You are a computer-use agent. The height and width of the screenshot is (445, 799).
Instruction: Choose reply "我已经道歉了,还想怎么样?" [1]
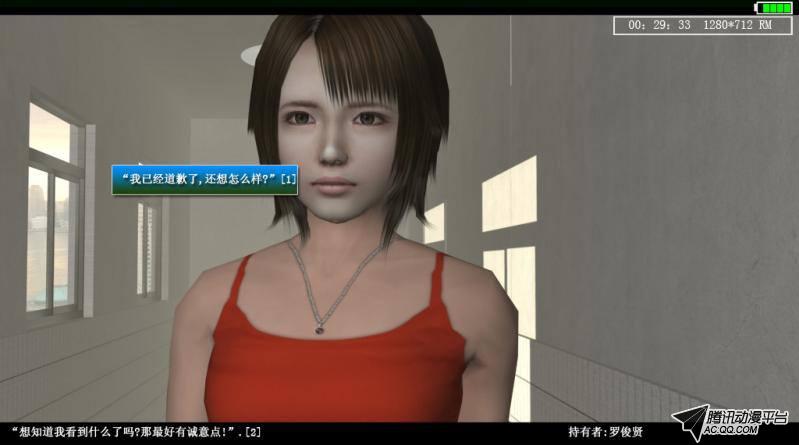pyautogui.click(x=205, y=178)
